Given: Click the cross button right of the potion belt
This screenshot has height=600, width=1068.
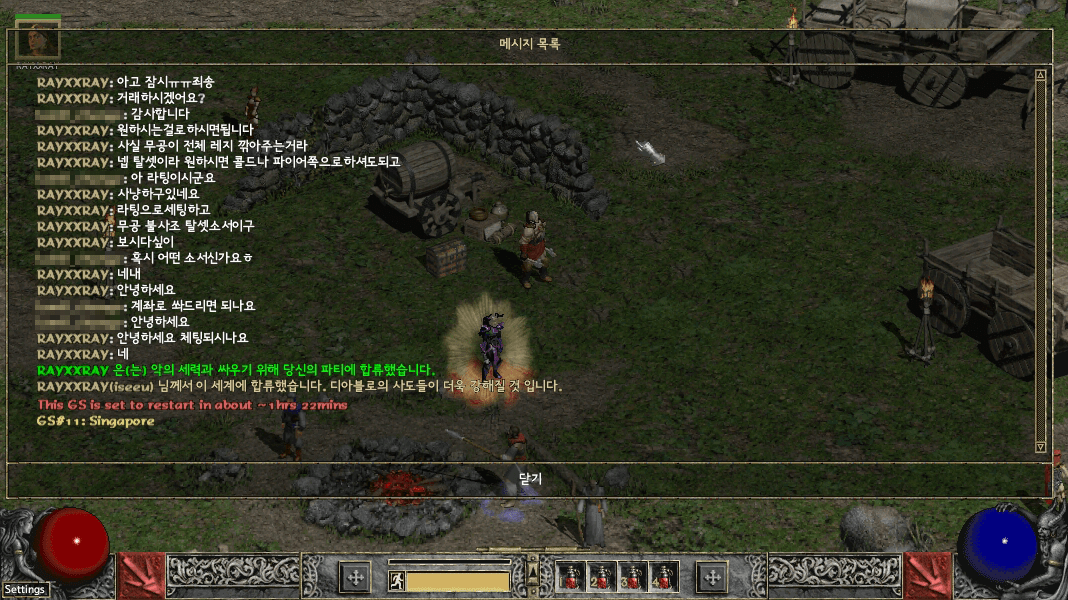Looking at the screenshot, I should tap(712, 576).
